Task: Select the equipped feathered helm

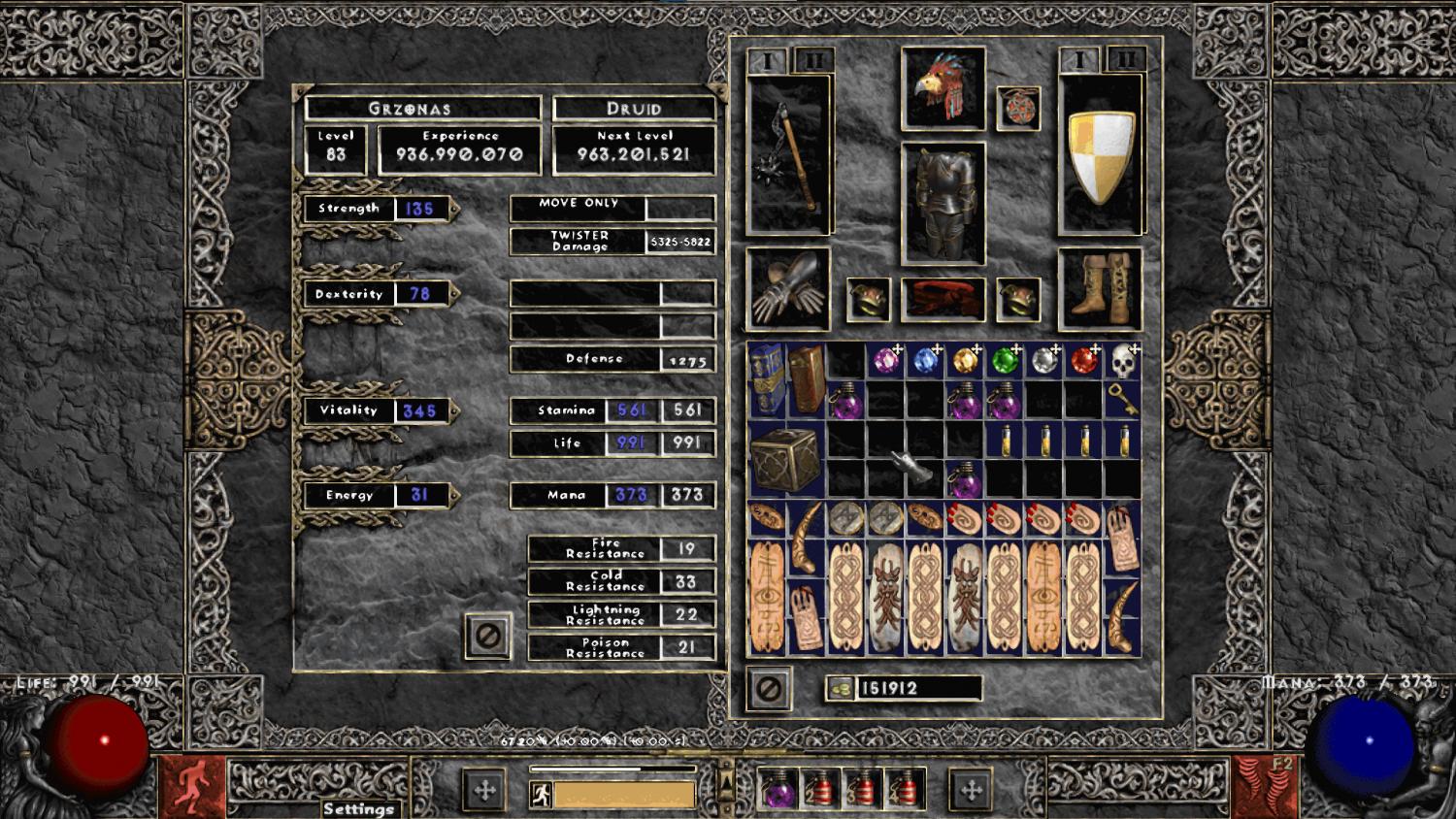Action: tap(943, 88)
